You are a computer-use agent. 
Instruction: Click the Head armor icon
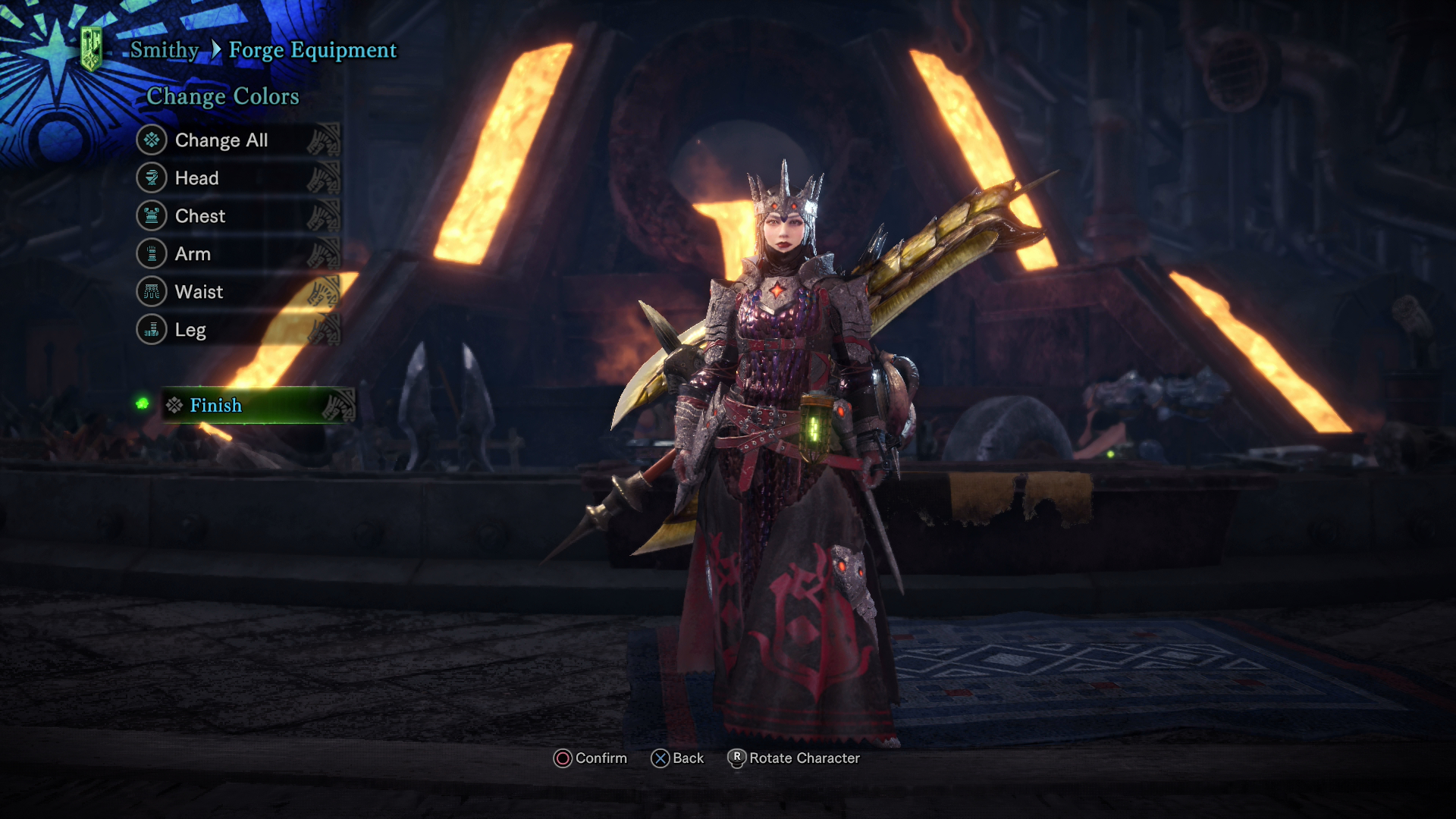point(152,178)
